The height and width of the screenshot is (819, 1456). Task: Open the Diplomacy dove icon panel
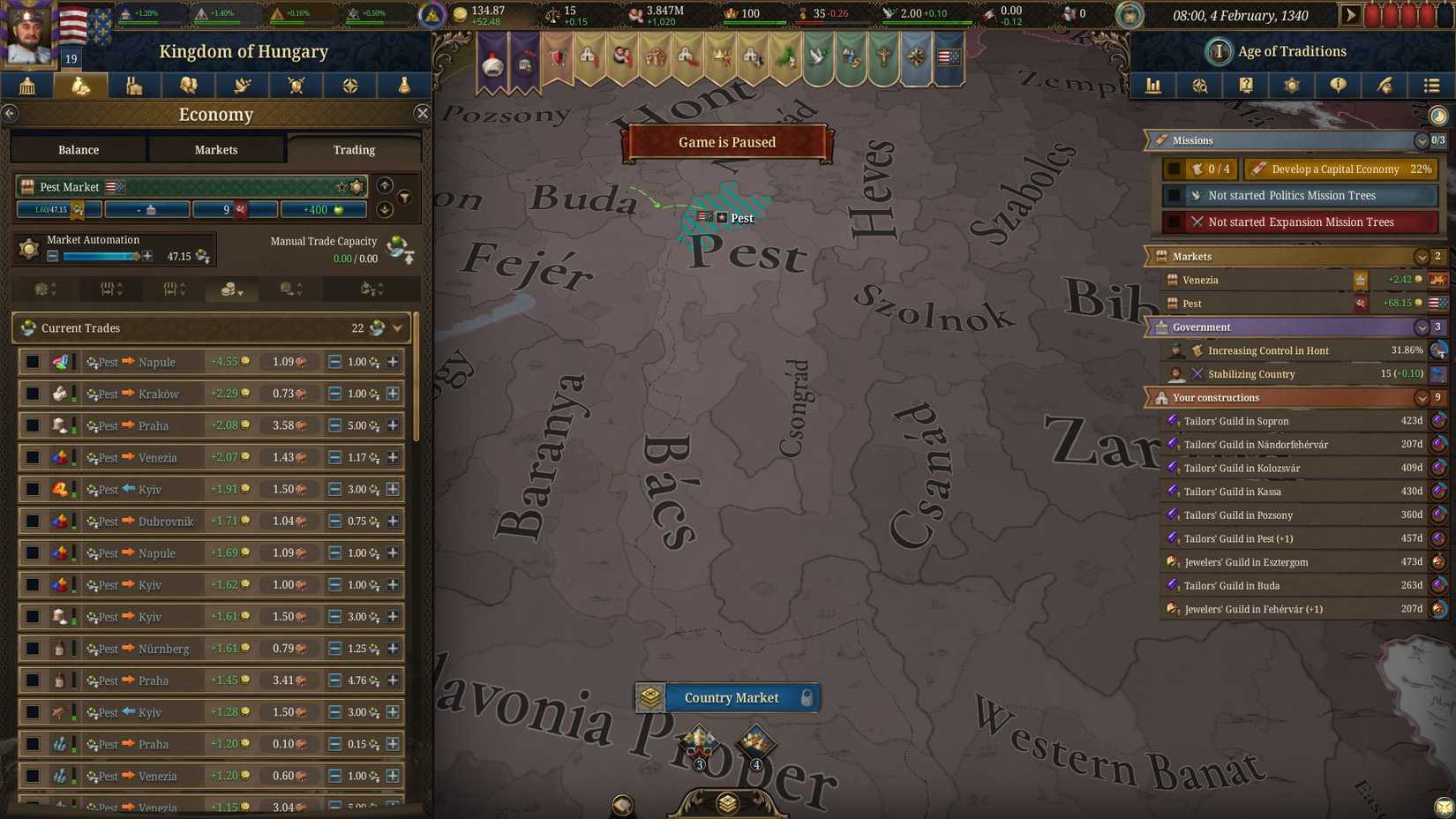pyautogui.click(x=242, y=85)
